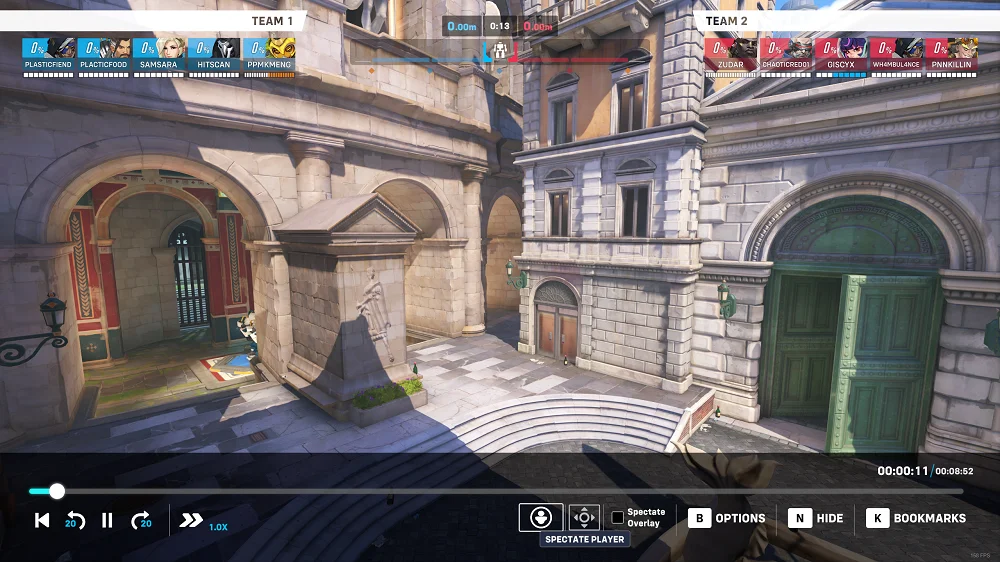Select PPMKMENG's player card
The height and width of the screenshot is (562, 1000).
tap(268, 51)
